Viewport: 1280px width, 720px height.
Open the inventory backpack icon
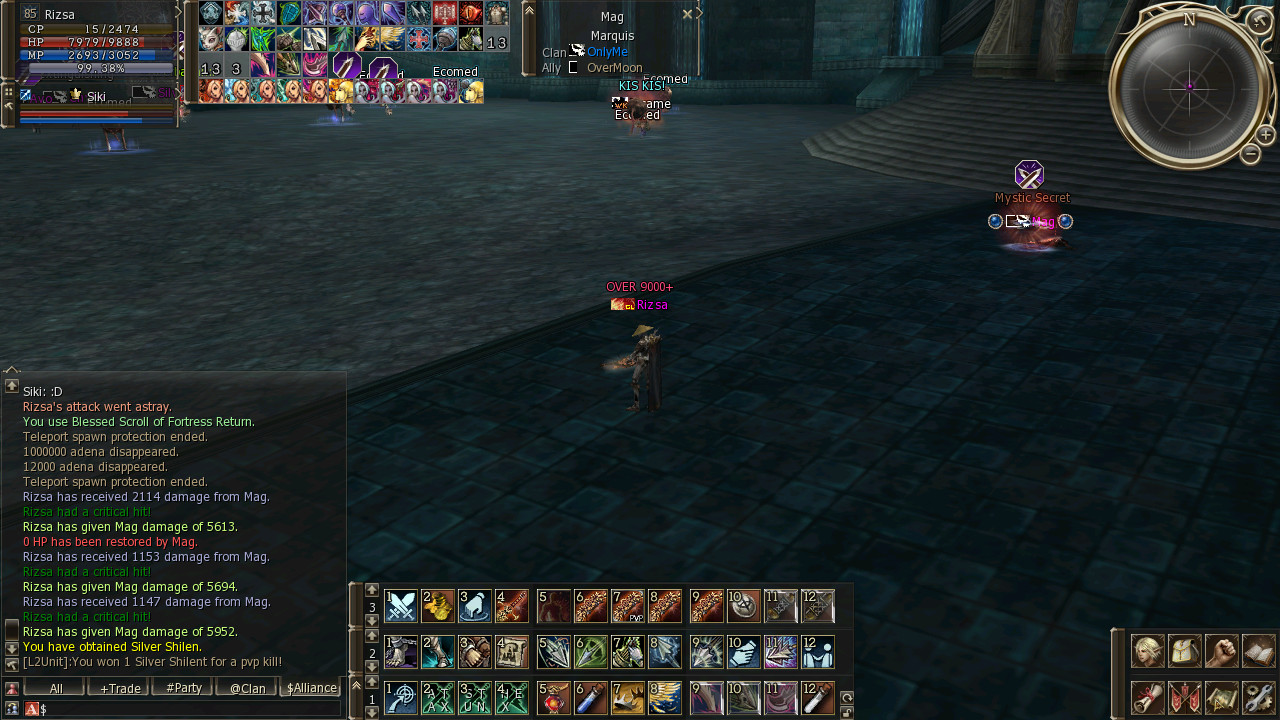(x=1185, y=651)
